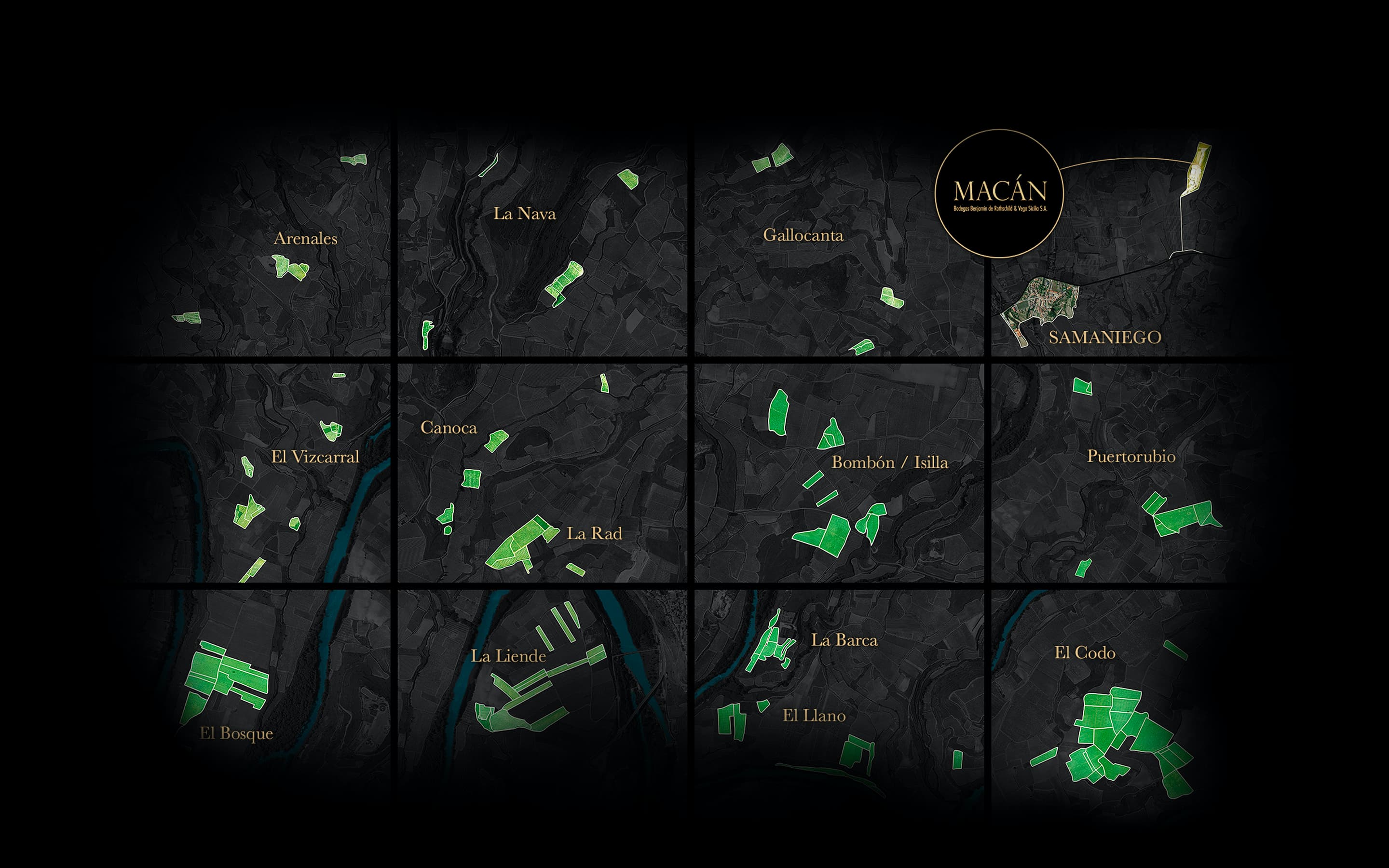Image resolution: width=1389 pixels, height=868 pixels.
Task: Choose the La Rad label
Action: point(595,533)
